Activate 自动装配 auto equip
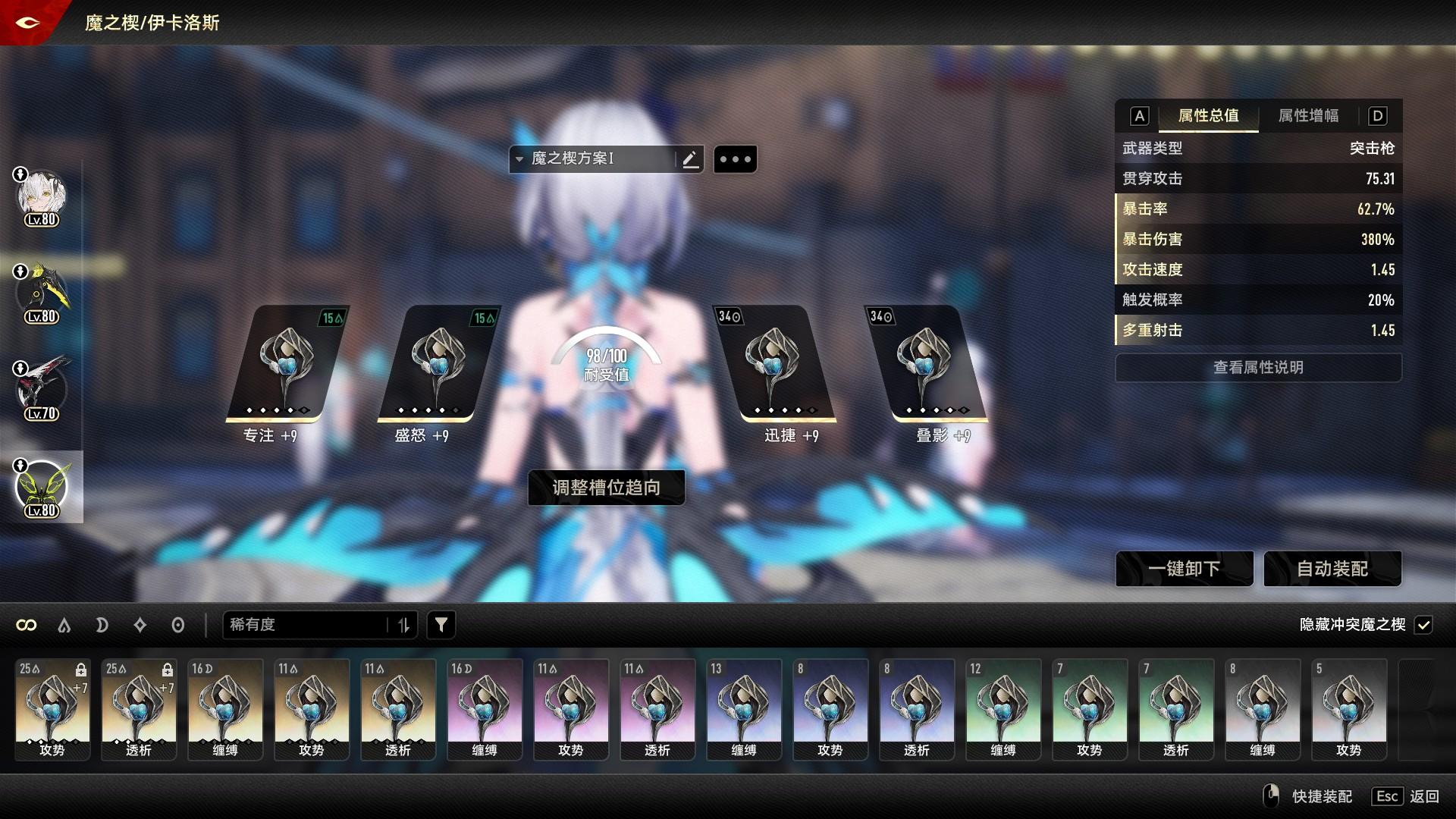Screen dimensions: 1456x819 [x=1332, y=569]
